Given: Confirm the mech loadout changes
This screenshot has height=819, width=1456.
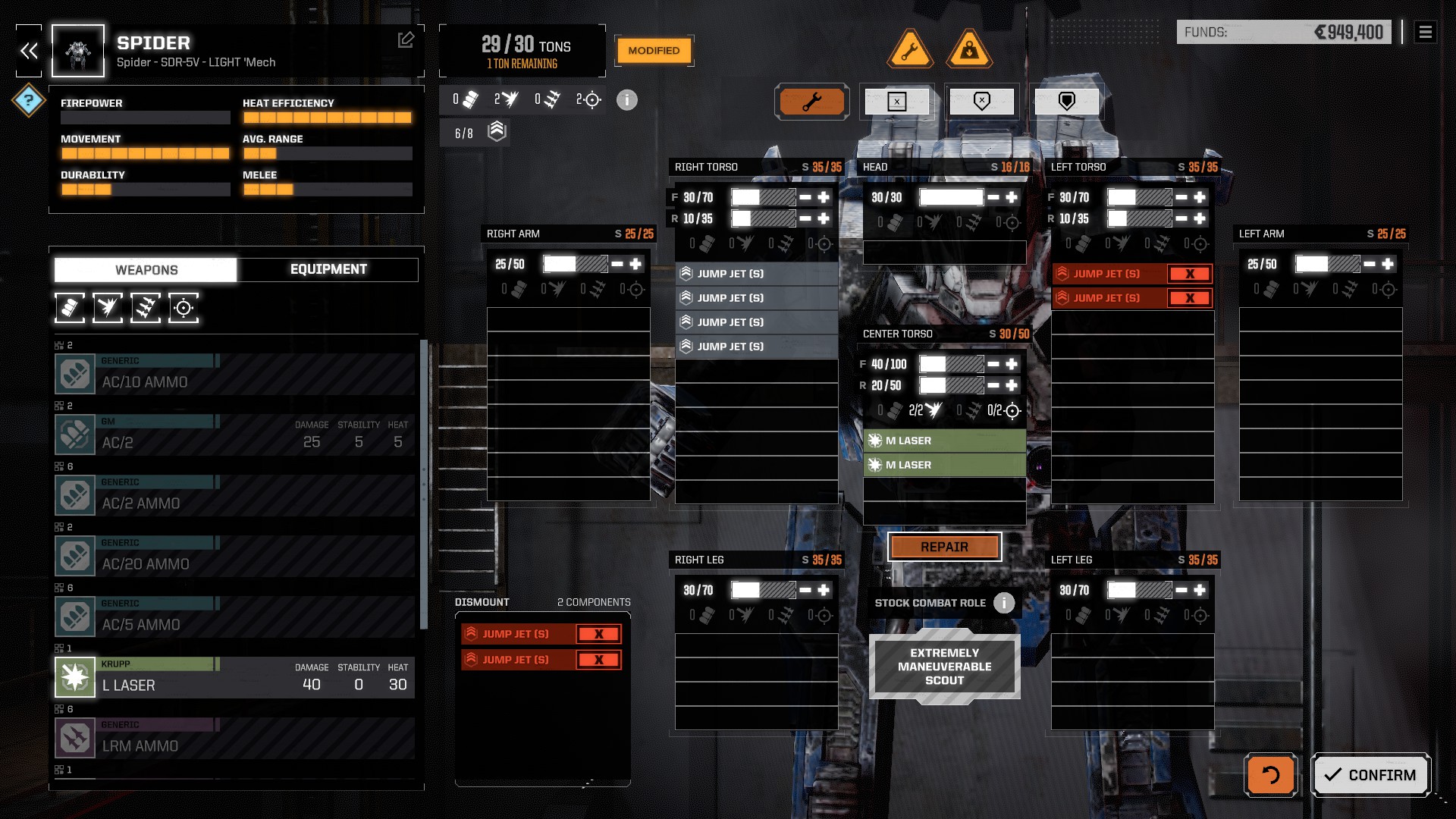Looking at the screenshot, I should (x=1370, y=775).
